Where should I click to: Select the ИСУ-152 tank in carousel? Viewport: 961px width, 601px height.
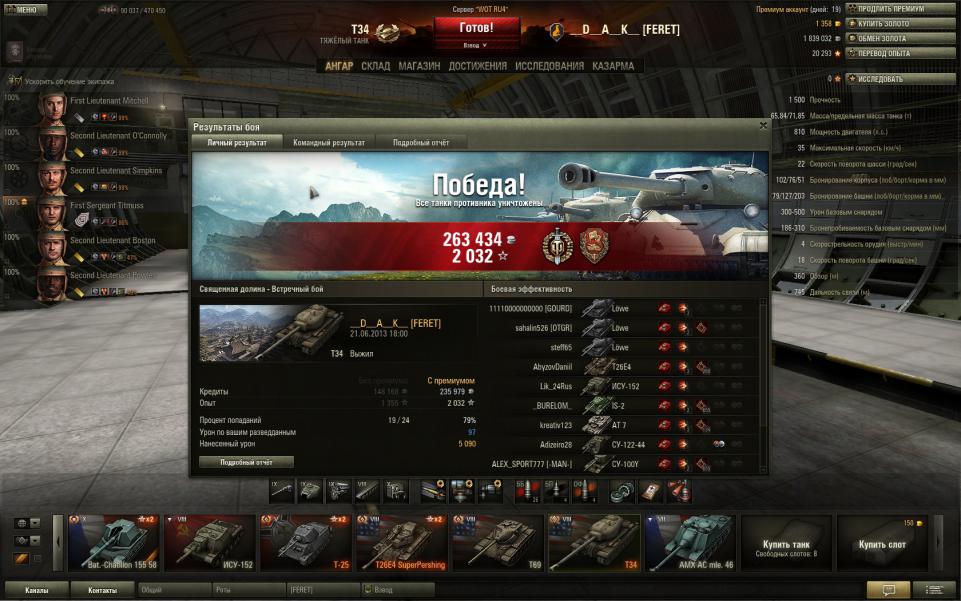point(208,541)
